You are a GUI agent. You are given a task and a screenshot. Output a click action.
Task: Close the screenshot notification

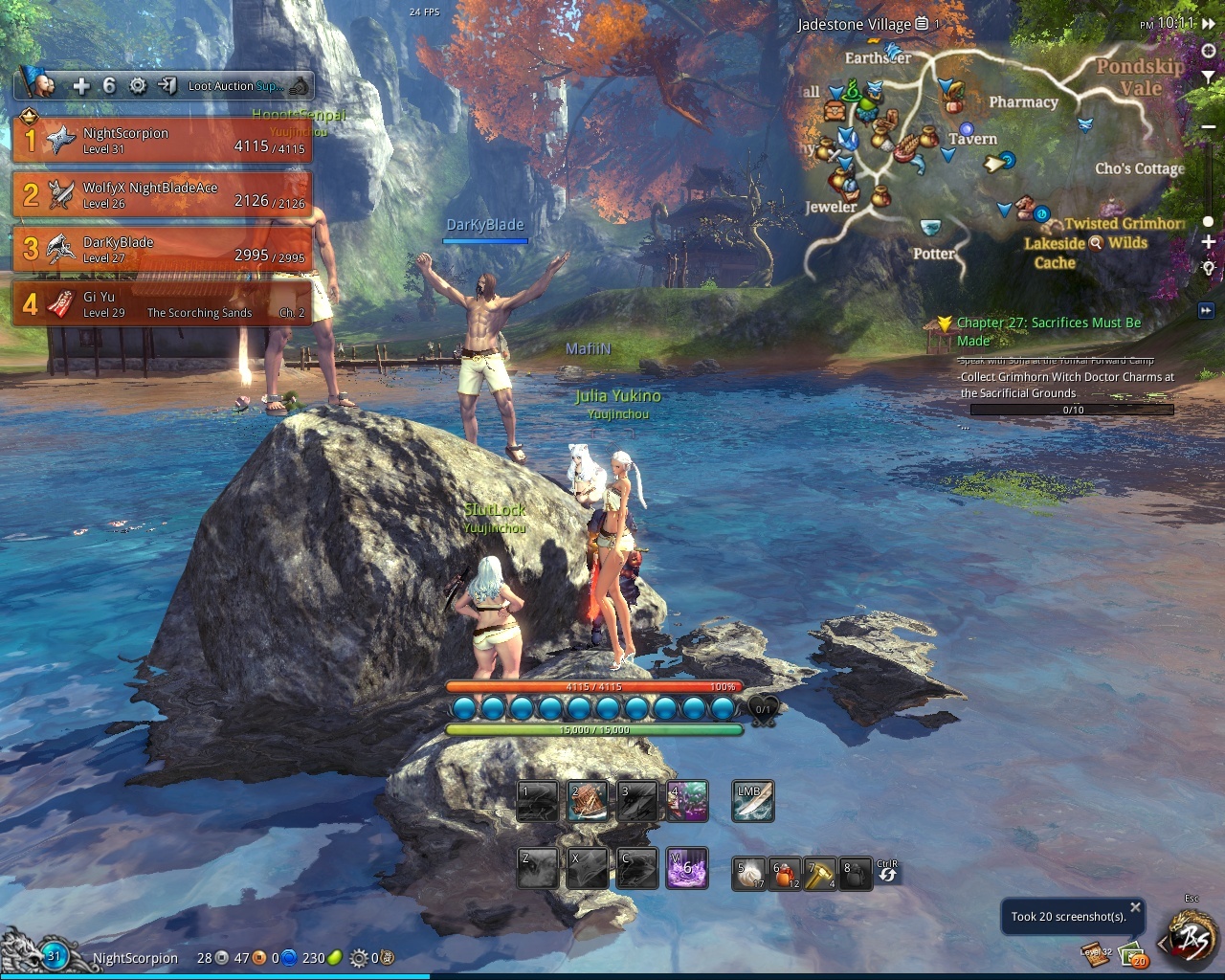(x=1135, y=907)
